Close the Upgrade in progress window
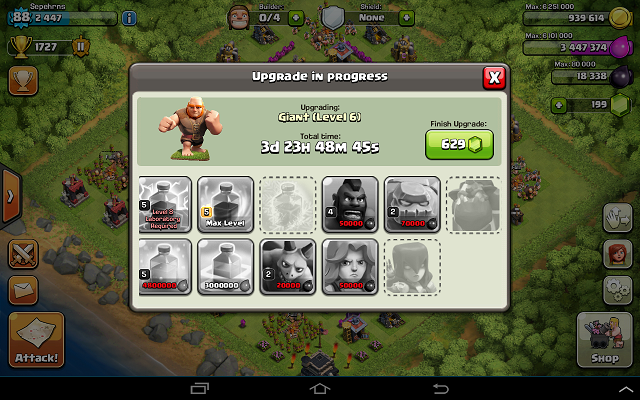The width and height of the screenshot is (640, 400). 493,78
